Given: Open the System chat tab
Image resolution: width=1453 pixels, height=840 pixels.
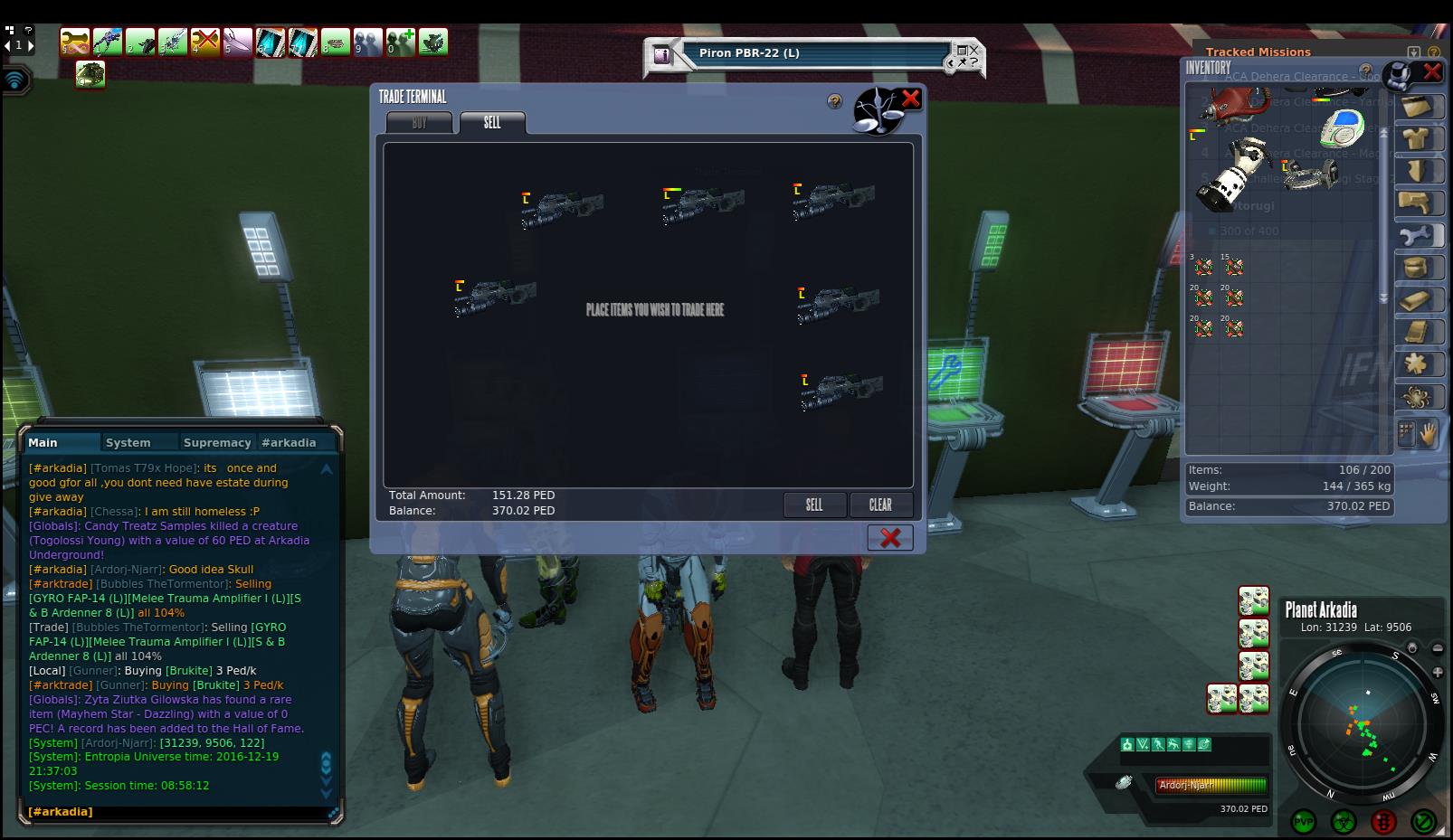Looking at the screenshot, I should point(128,443).
